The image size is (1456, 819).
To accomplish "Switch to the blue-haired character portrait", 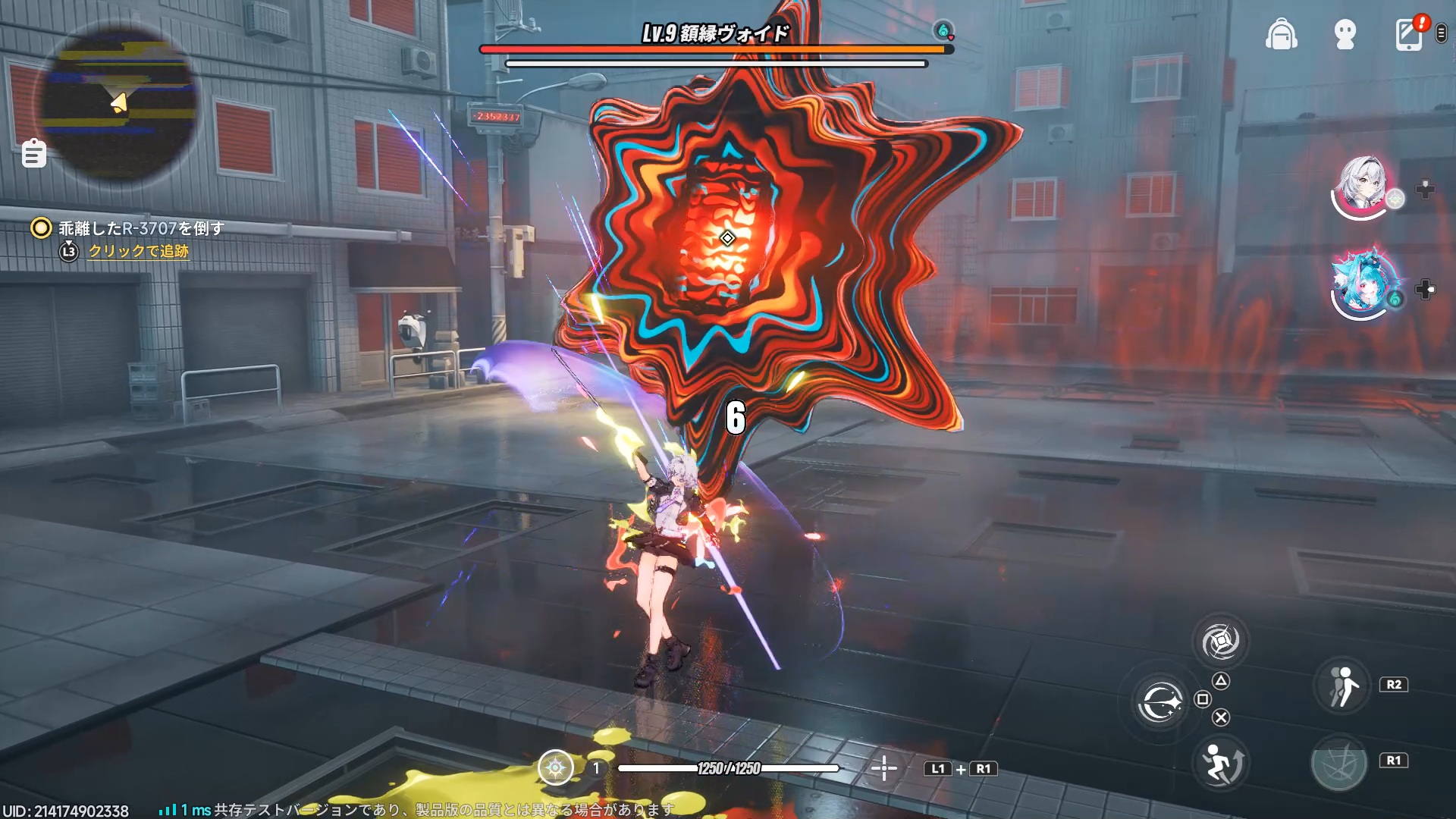I will [1363, 282].
